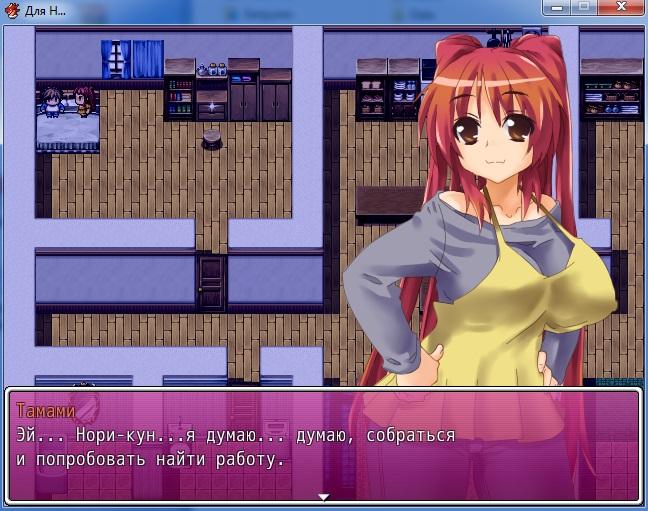Click the dialogue continue arrow indicator

[323, 496]
